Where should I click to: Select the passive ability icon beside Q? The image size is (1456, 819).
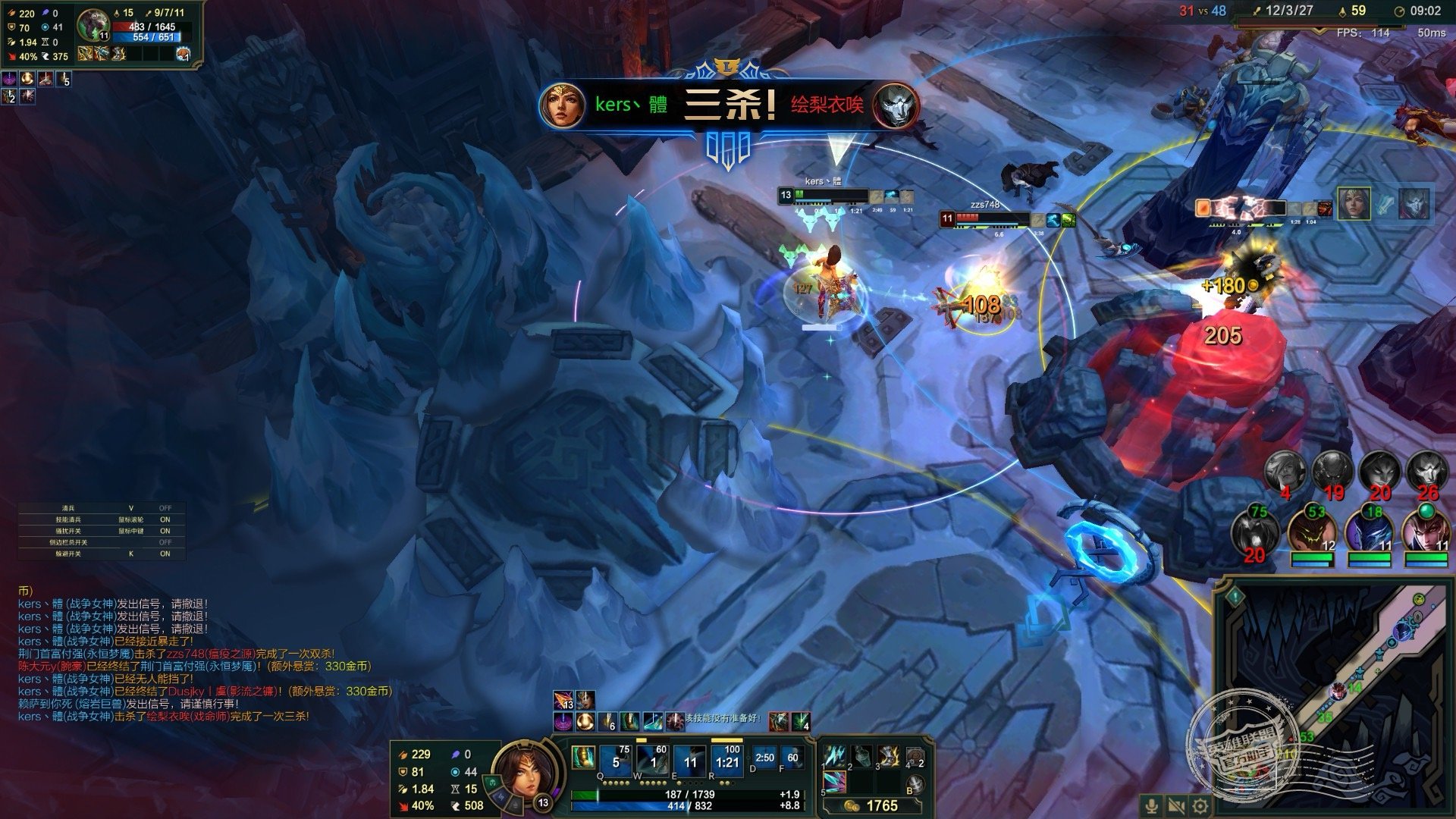click(x=583, y=757)
